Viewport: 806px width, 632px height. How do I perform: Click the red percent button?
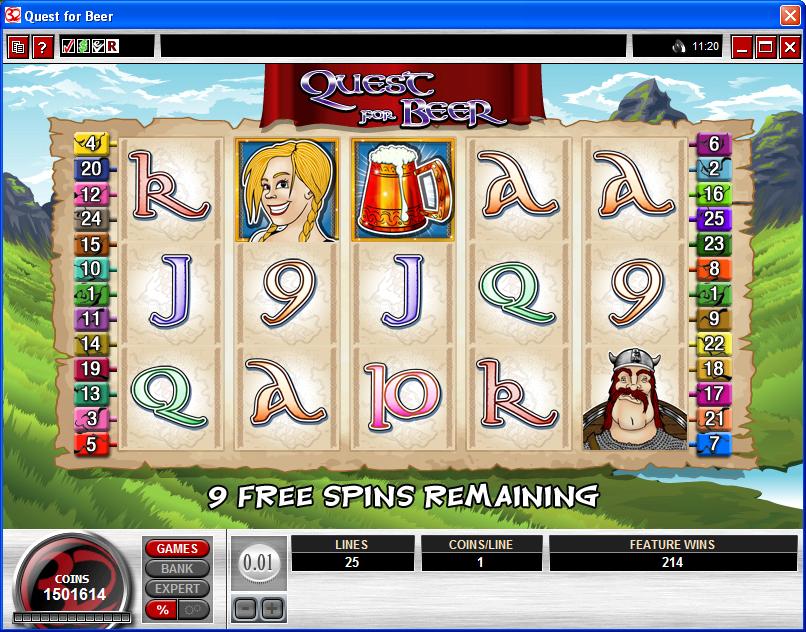point(161,609)
